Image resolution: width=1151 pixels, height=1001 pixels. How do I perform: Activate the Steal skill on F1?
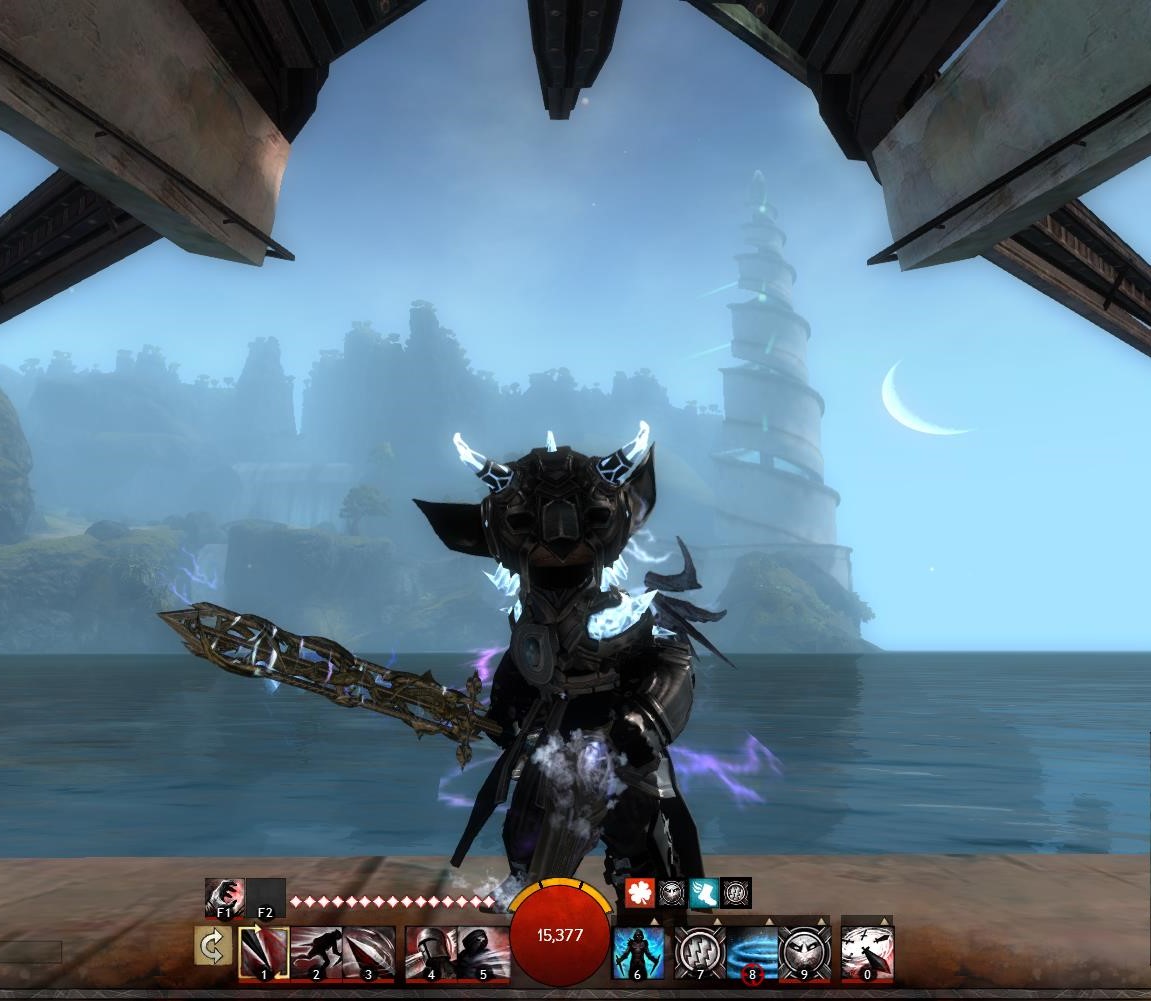pos(224,897)
